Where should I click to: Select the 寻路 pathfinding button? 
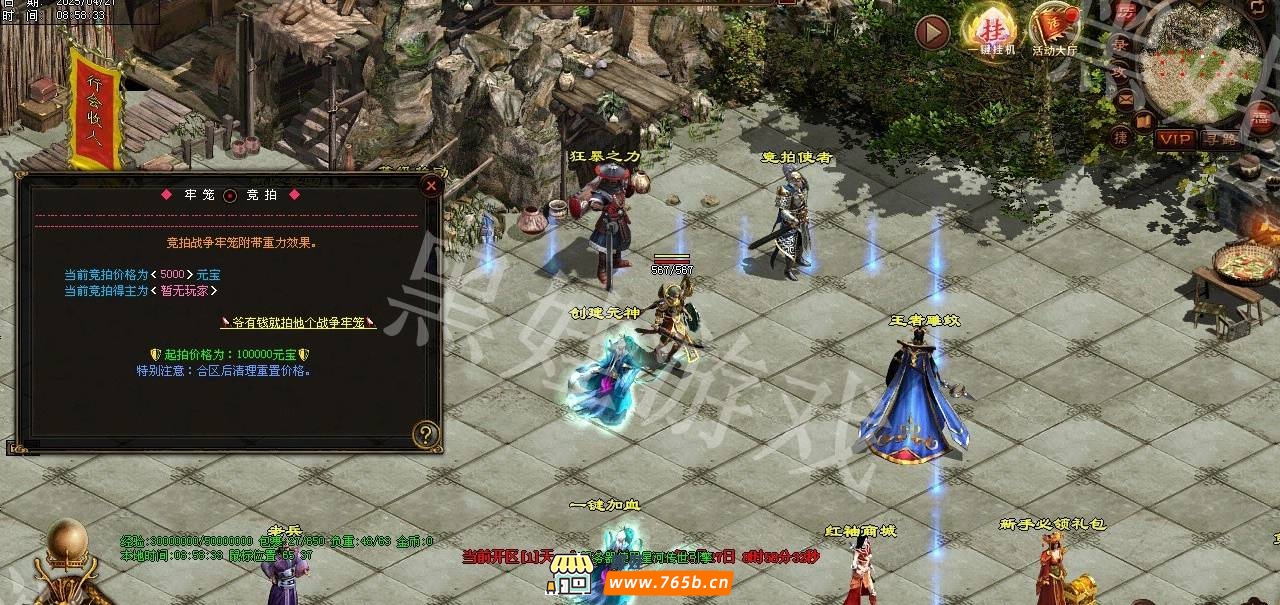tap(1220, 139)
